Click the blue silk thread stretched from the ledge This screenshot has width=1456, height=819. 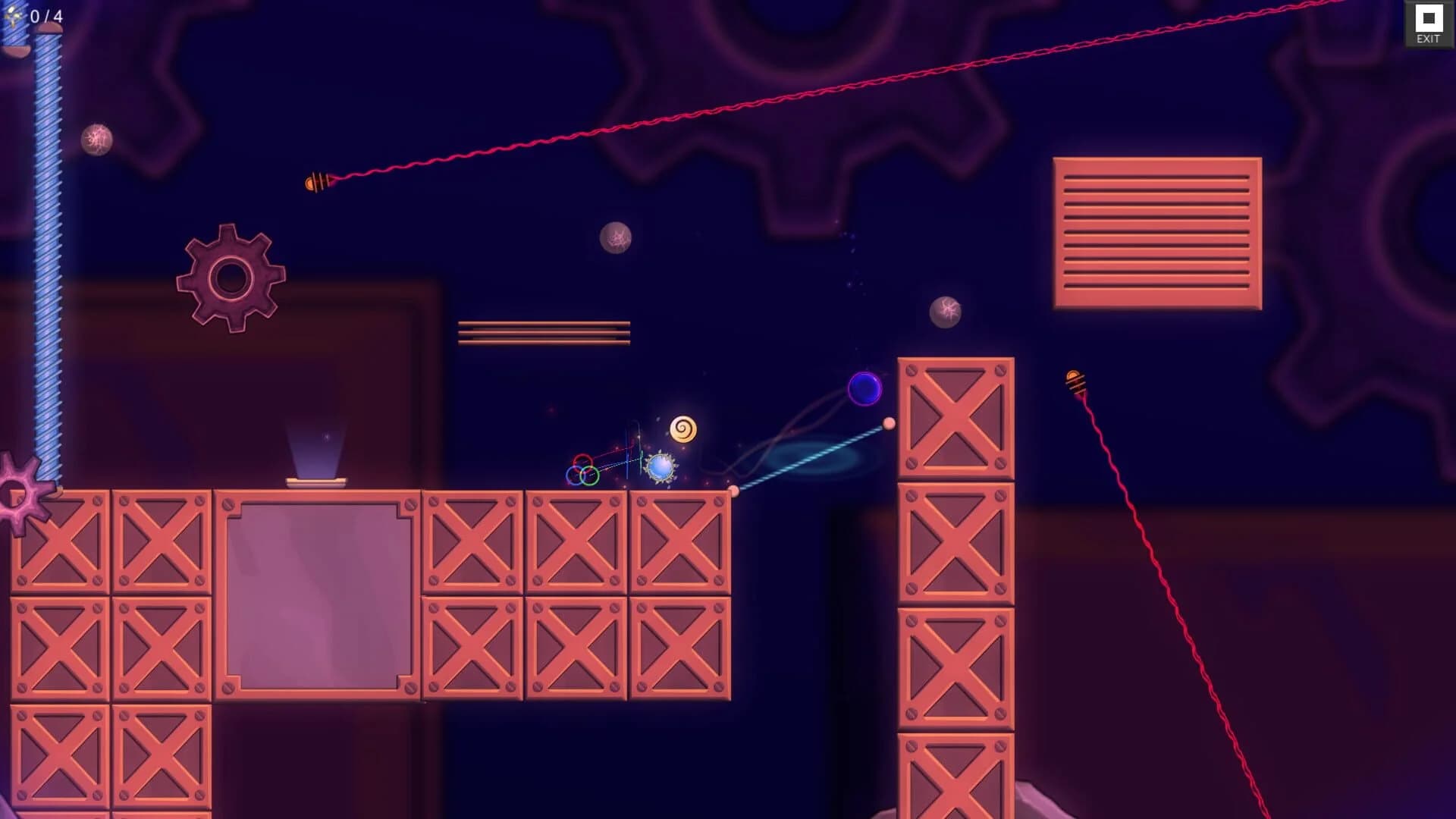(x=811, y=459)
